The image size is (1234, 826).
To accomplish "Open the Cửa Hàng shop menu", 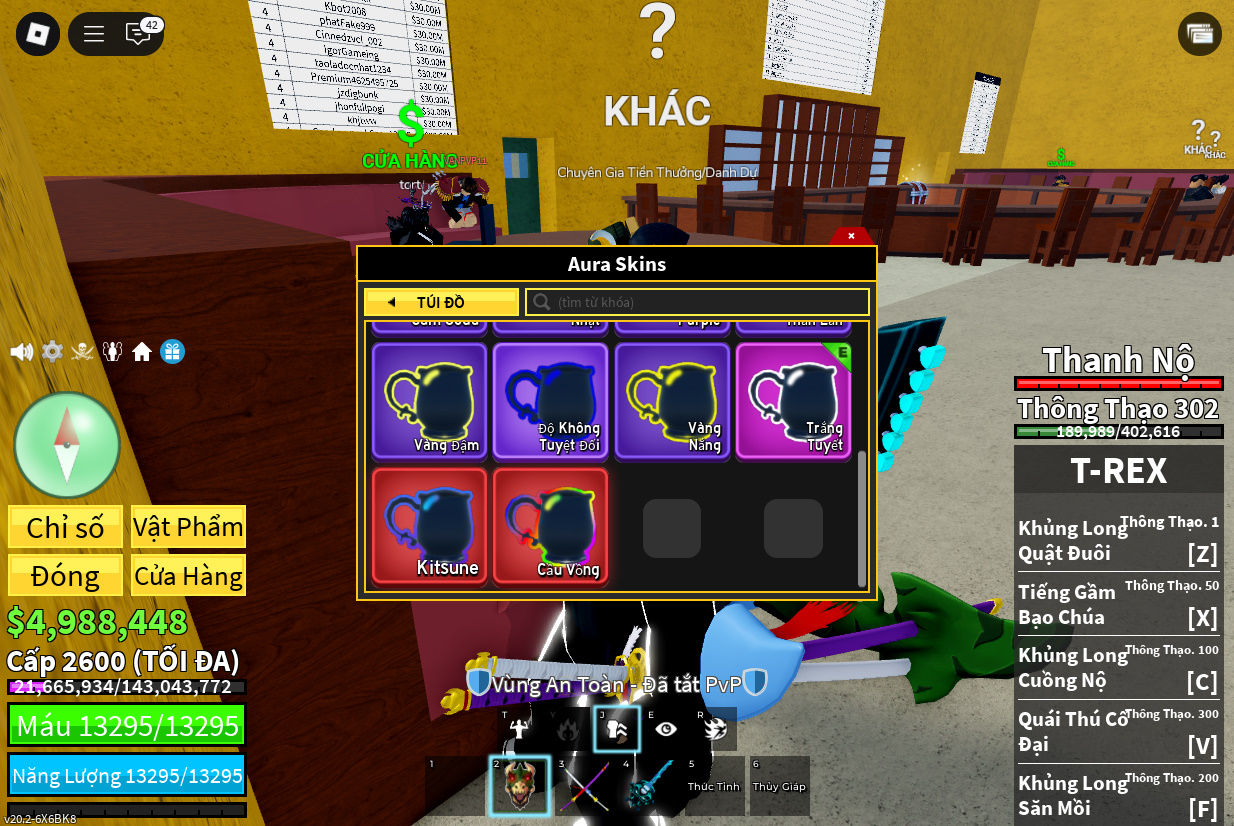I will point(188,576).
